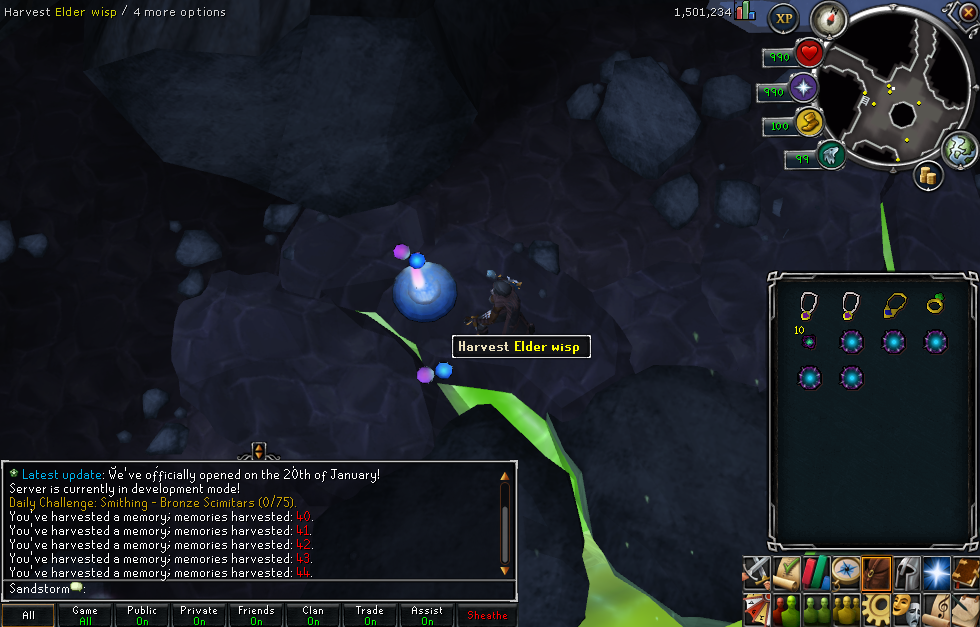Open the theatre masks emotes tab
Screen dimensions: 980x627
(907, 607)
